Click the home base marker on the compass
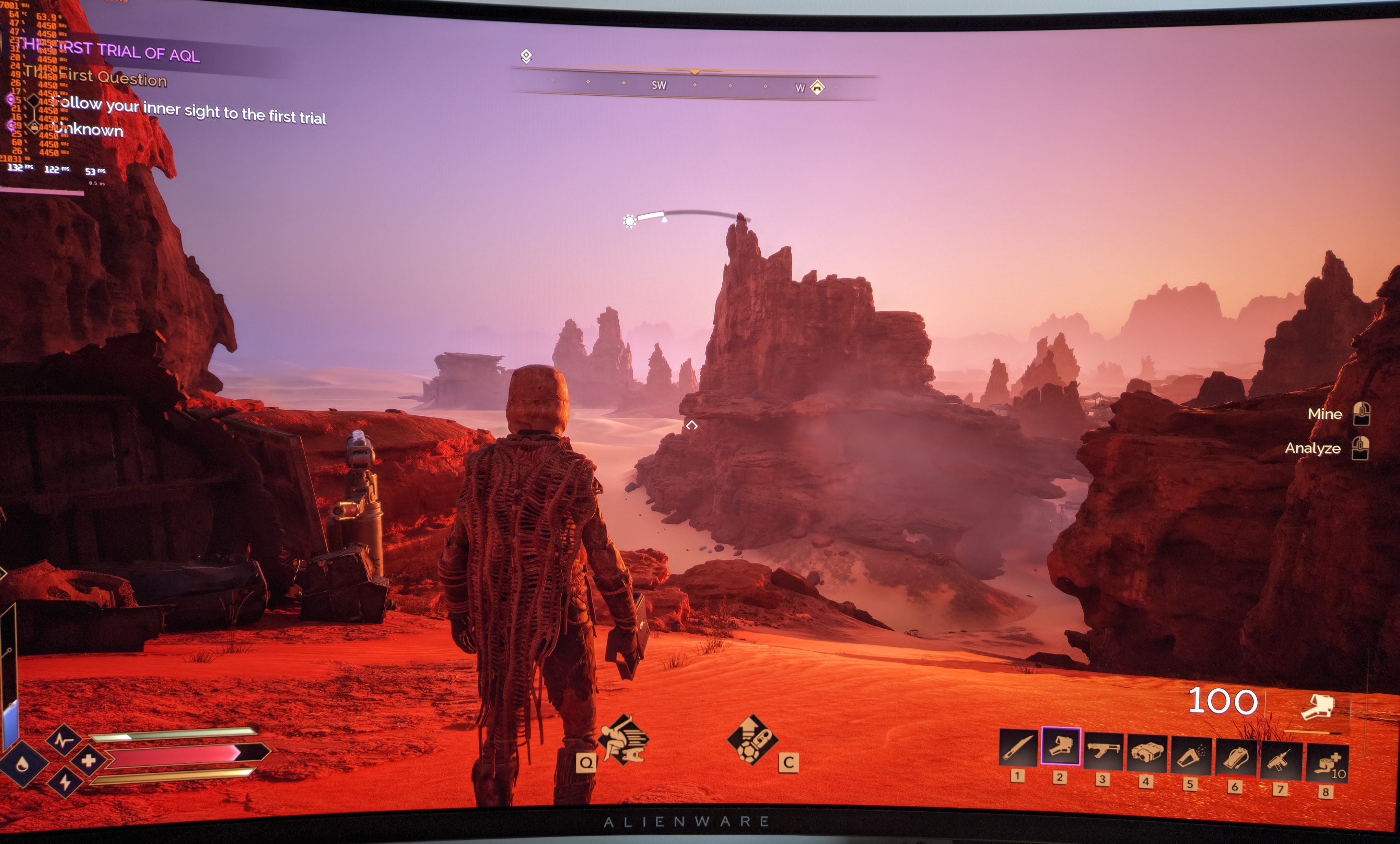 (817, 87)
